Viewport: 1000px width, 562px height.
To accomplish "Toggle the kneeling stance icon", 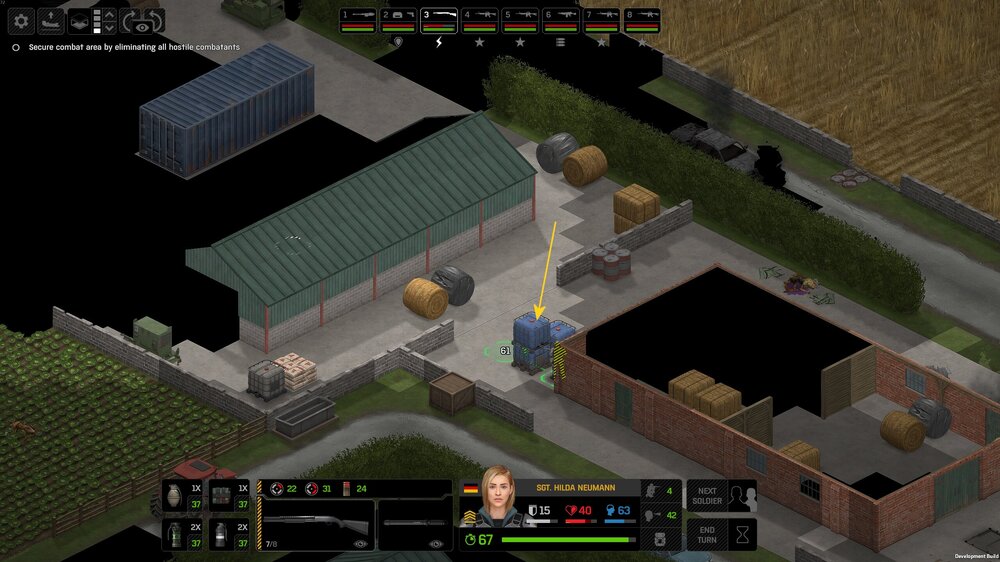I will (659, 490).
